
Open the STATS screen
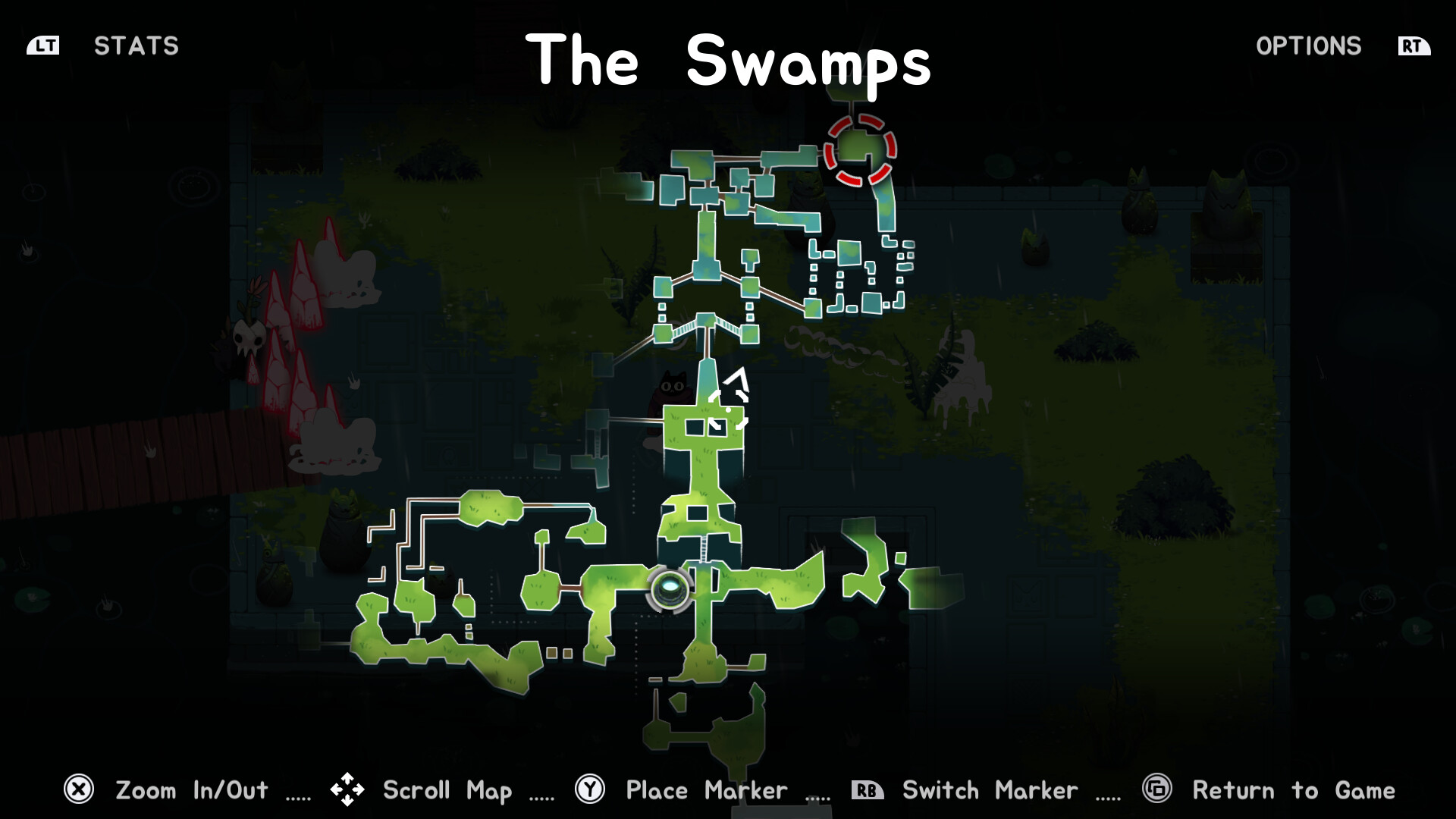(x=136, y=46)
